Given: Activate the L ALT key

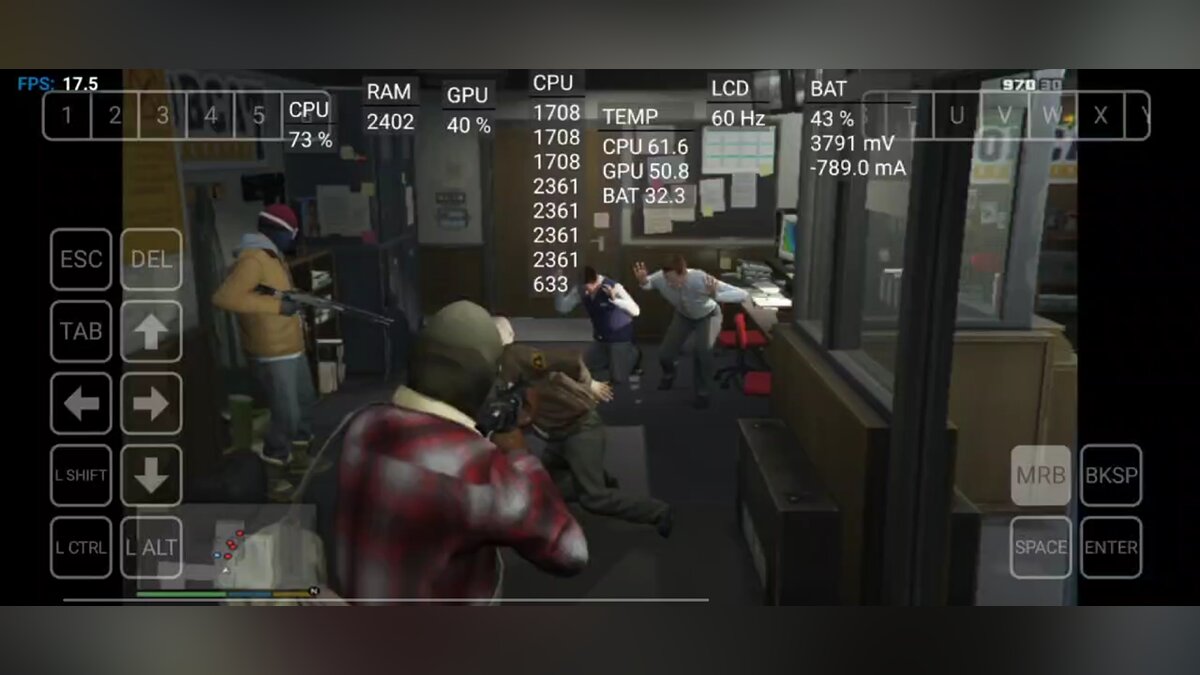Looking at the screenshot, I should [x=151, y=547].
